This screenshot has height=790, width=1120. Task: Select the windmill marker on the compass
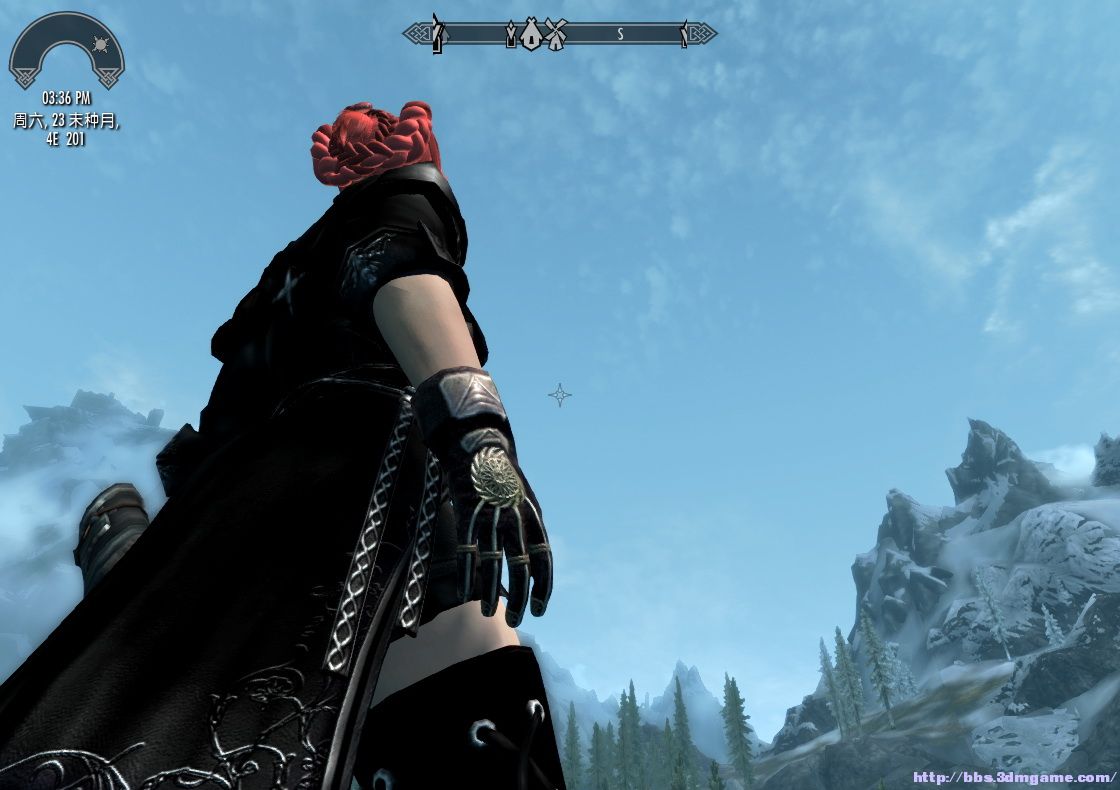pyautogui.click(x=556, y=35)
